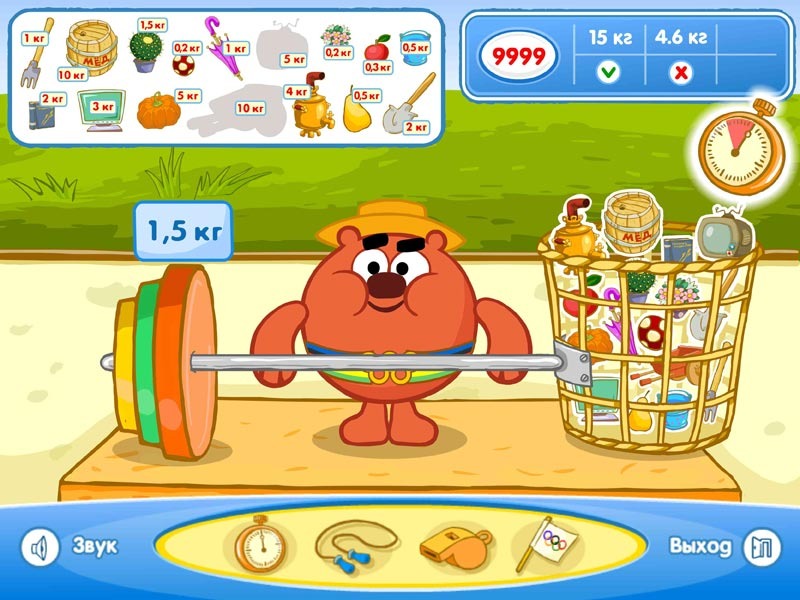The width and height of the screenshot is (800, 600).
Task: Pick the 0,3 кг red apple
Action: (378, 47)
